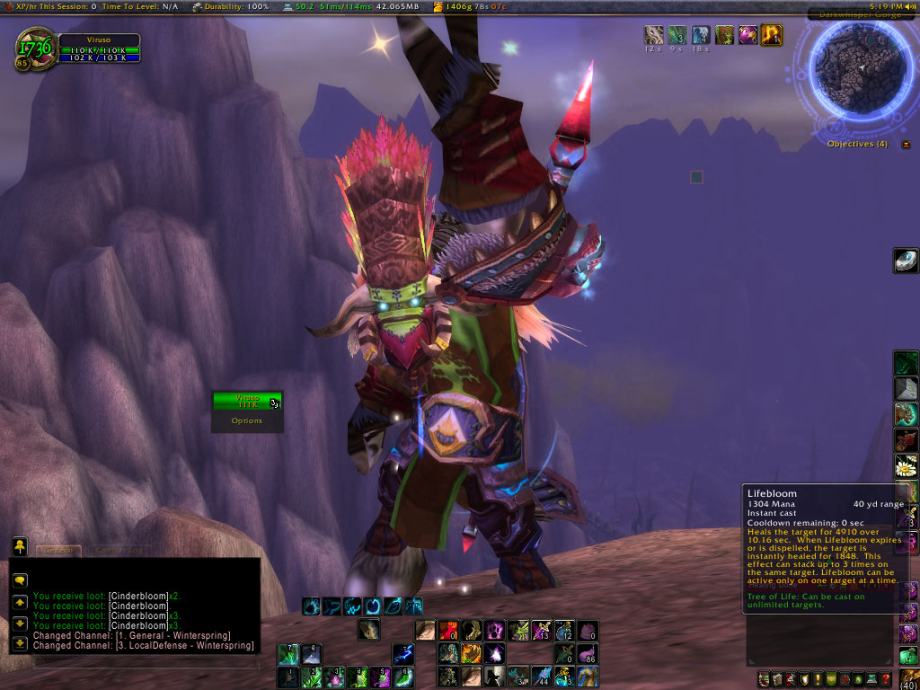Select the first cyan shapeshift form icon
Viewport: 920px width, 690px height.
tap(311, 606)
